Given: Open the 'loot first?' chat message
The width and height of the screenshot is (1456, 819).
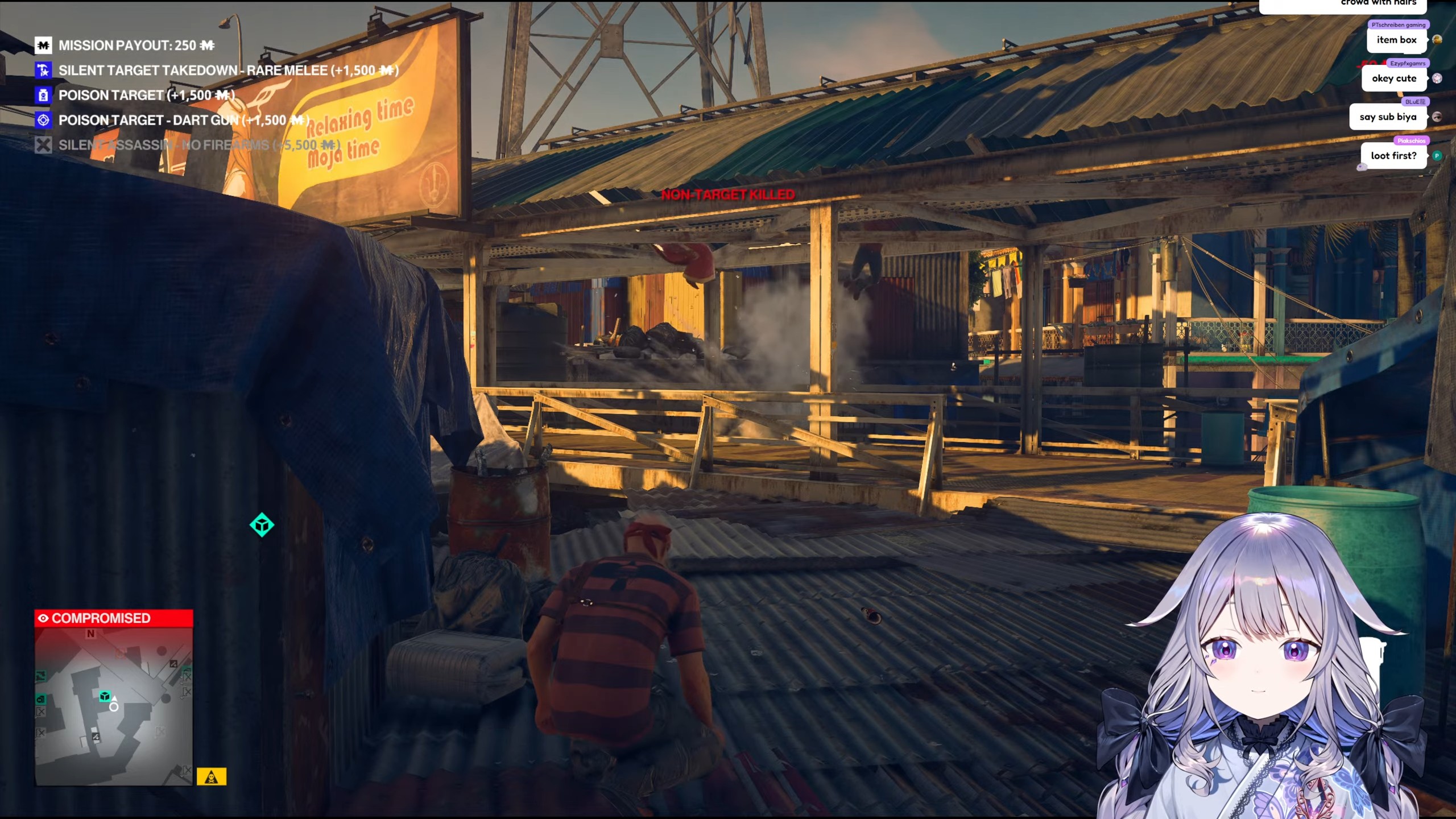Looking at the screenshot, I should (1393, 156).
